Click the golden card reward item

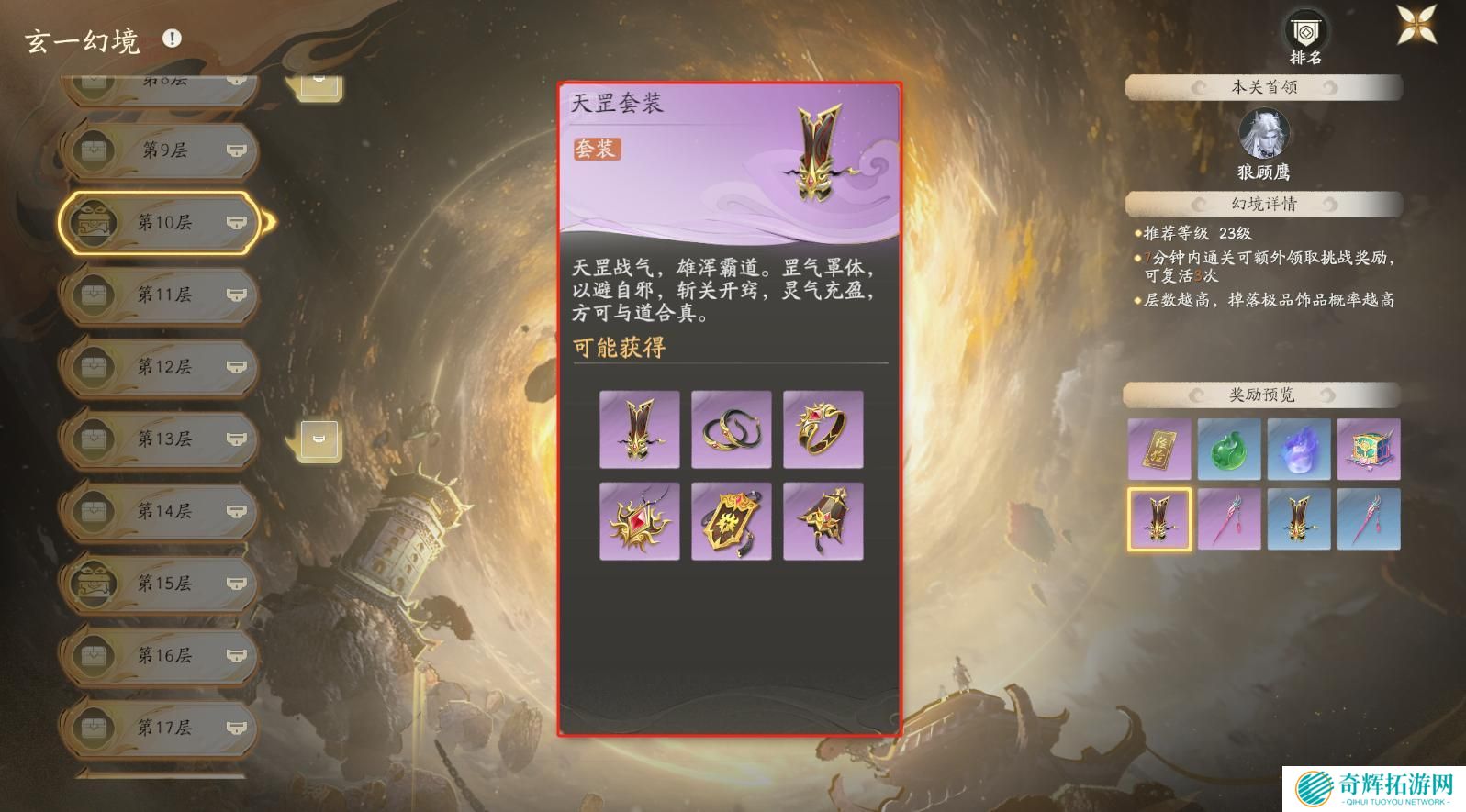click(x=1159, y=450)
